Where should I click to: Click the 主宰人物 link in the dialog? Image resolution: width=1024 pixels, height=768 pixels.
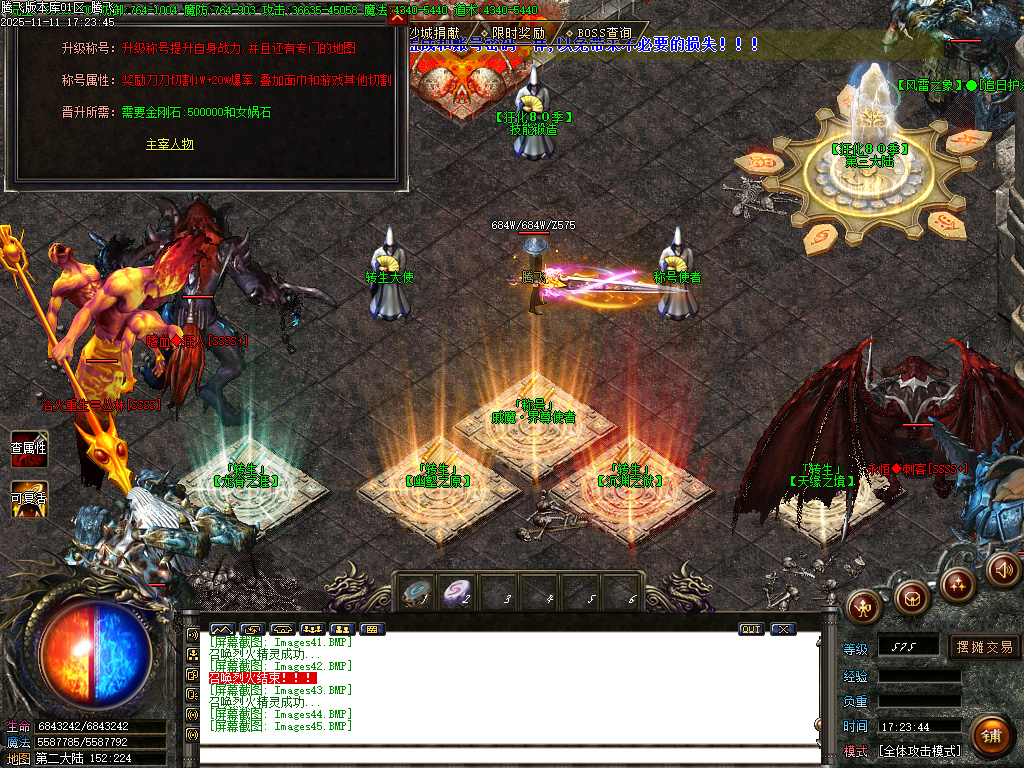169,144
